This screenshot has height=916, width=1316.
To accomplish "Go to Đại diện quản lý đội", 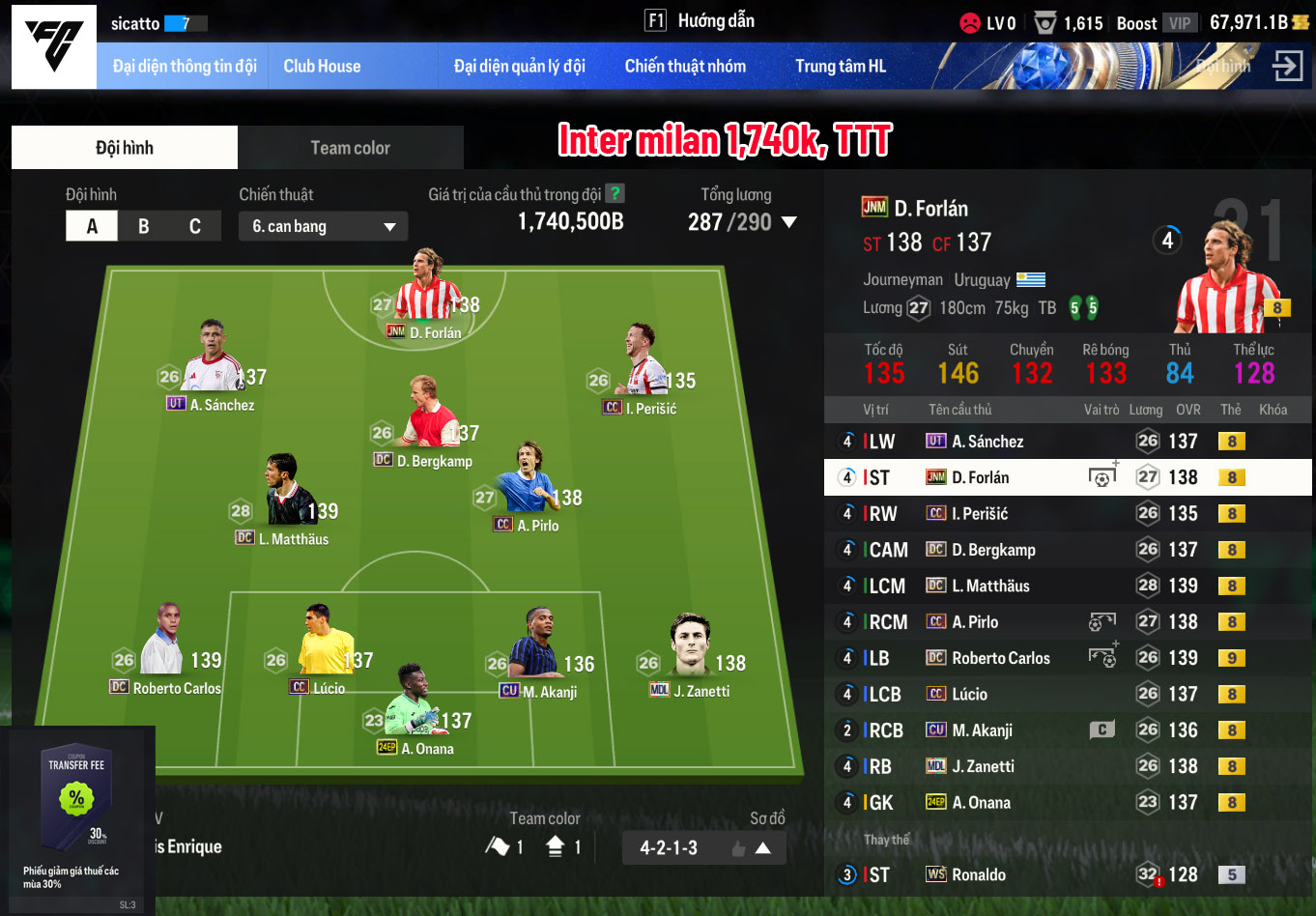I will 519,67.
